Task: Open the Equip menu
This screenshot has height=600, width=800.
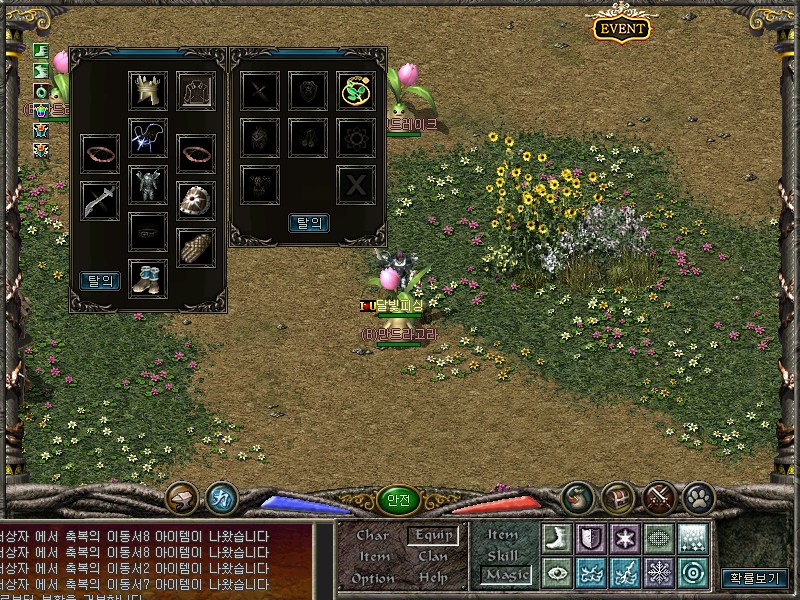Action: coord(432,535)
